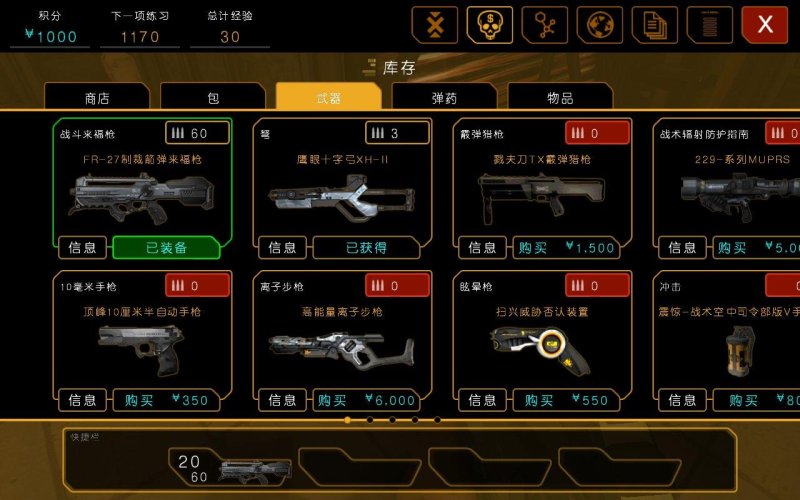
Task: Switch to the 包 tab
Action: tap(213, 98)
